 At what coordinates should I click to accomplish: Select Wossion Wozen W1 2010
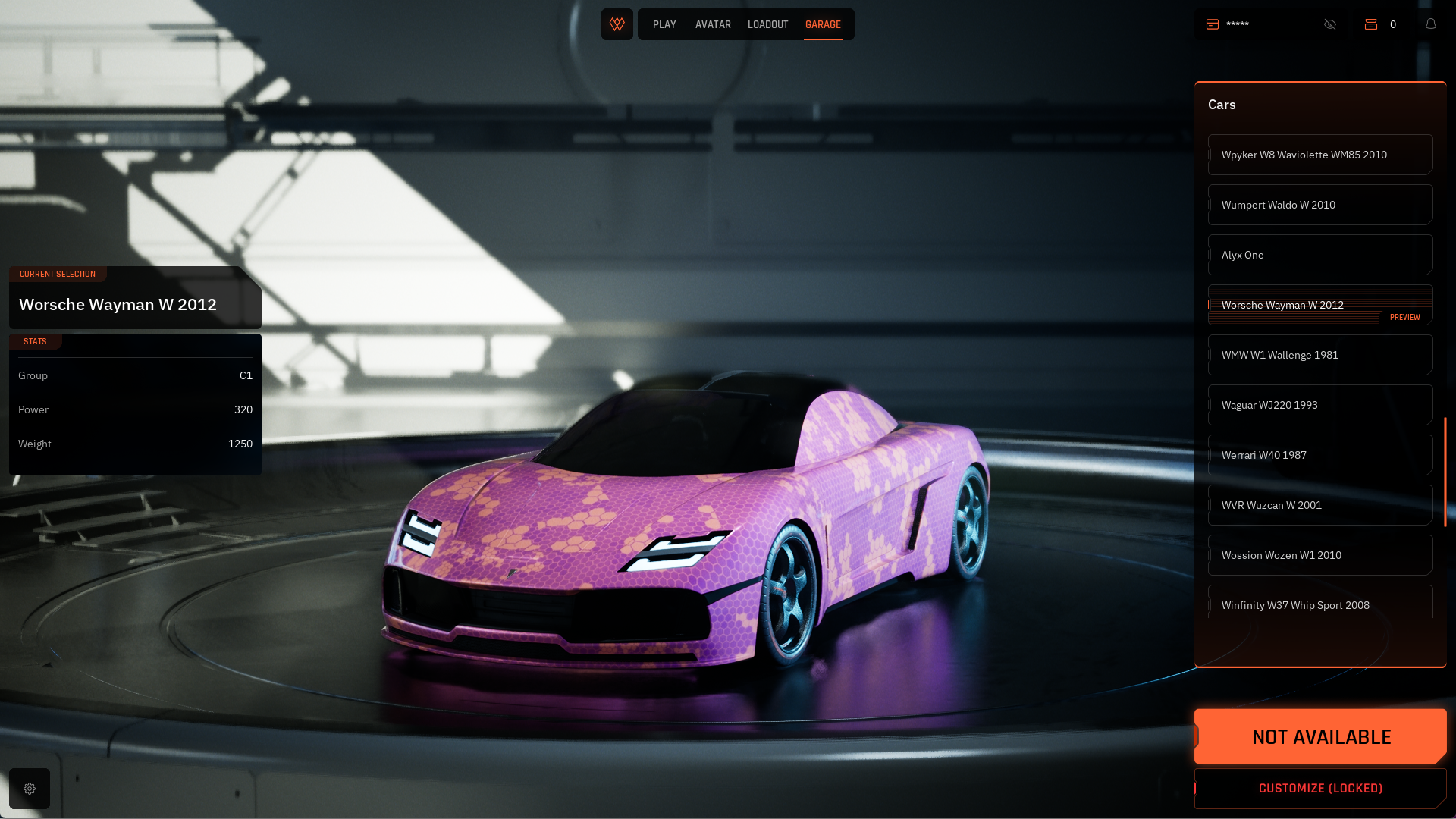click(x=1319, y=555)
